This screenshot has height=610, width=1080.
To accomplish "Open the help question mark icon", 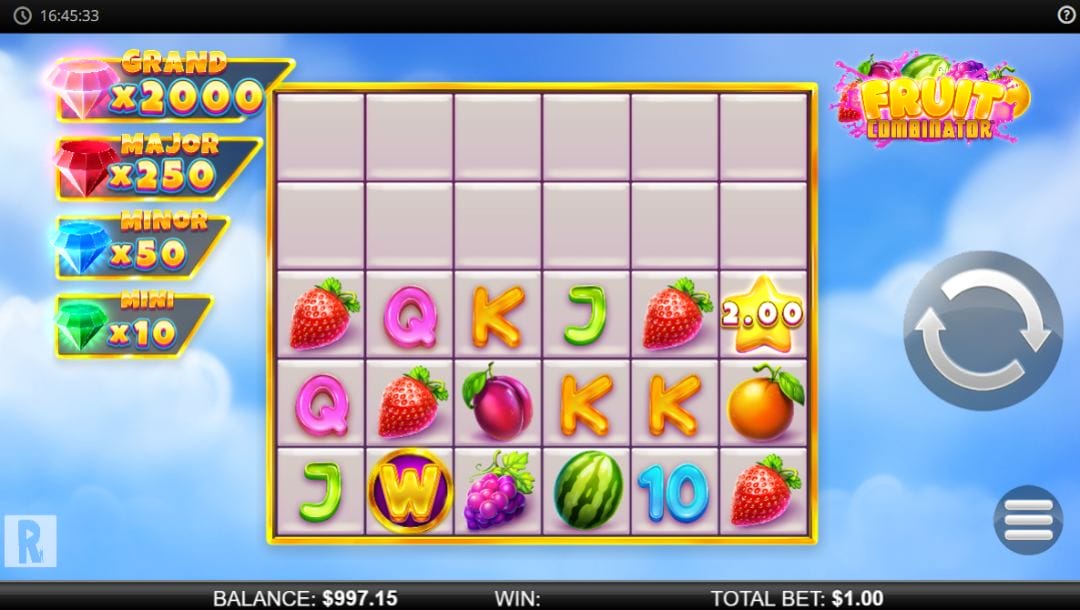I will click(x=1066, y=15).
